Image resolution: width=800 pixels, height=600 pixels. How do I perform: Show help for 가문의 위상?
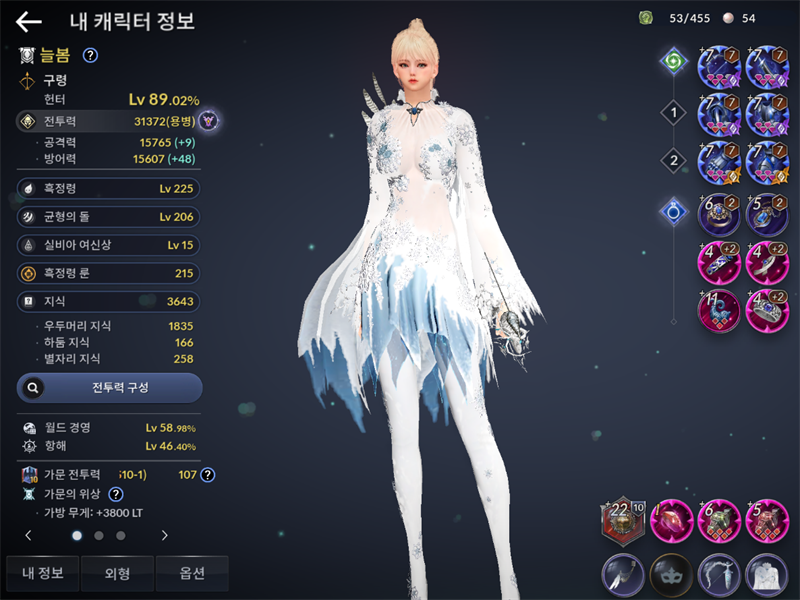click(116, 494)
